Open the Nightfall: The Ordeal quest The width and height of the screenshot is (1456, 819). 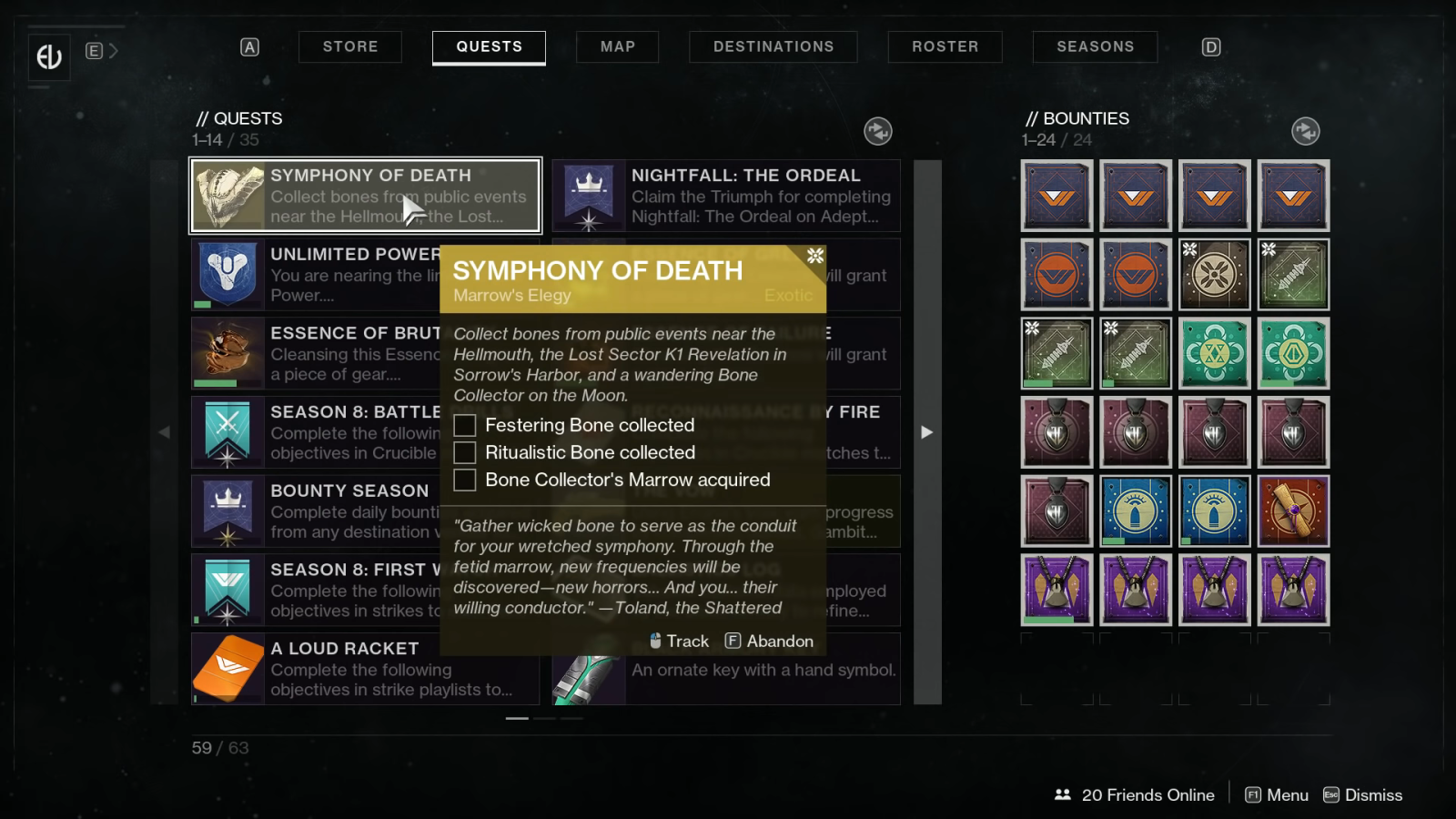coord(726,196)
